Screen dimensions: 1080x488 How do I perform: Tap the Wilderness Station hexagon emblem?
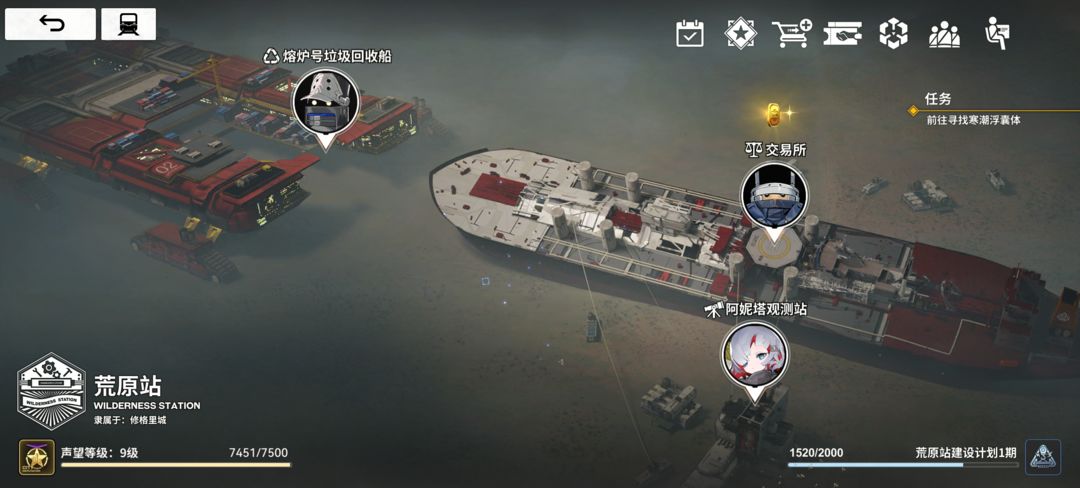pyautogui.click(x=51, y=391)
